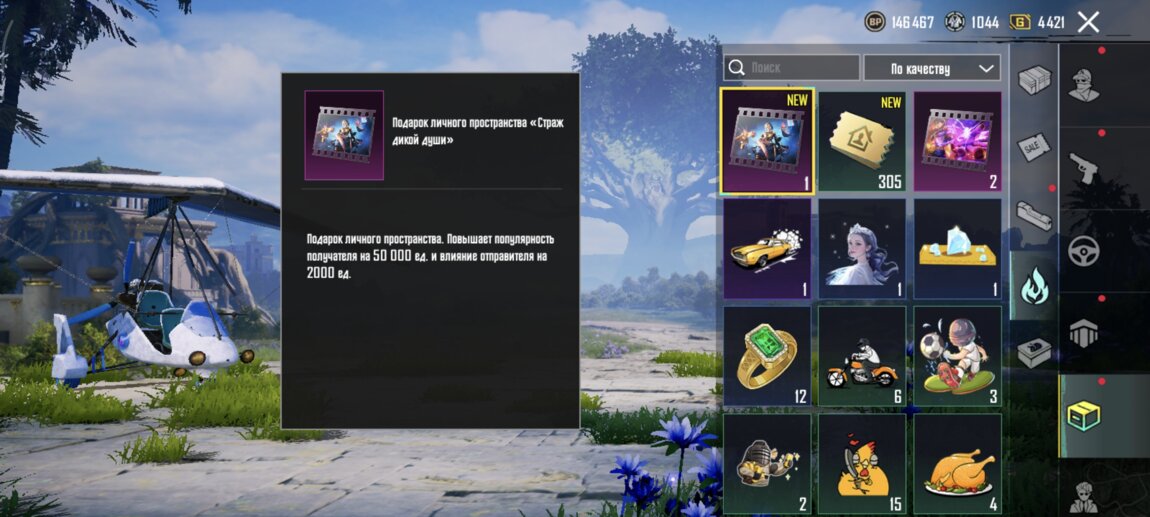Open the SALE coupon sub-tab
Viewport: 1150px width, 517px height.
point(1035,146)
